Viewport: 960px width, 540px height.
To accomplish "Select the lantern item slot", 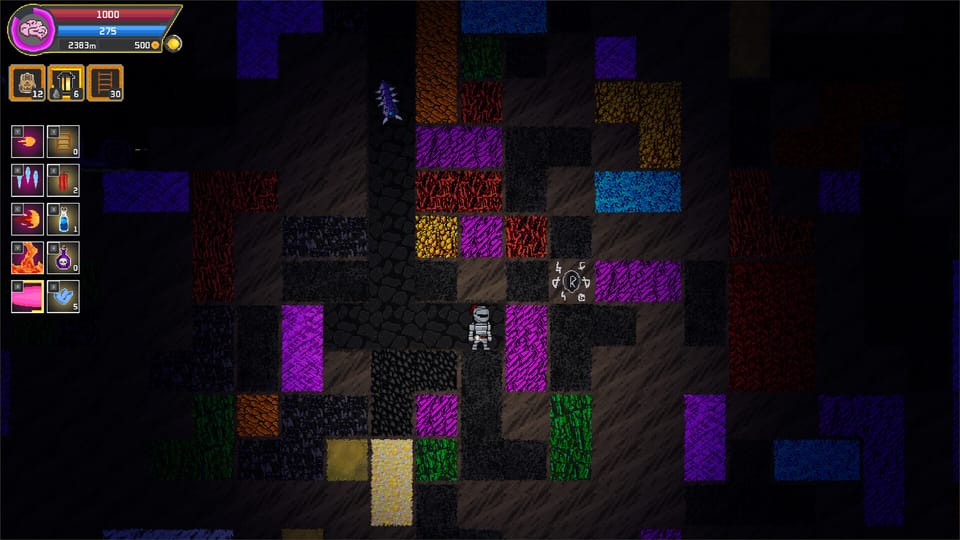I will (x=65, y=82).
